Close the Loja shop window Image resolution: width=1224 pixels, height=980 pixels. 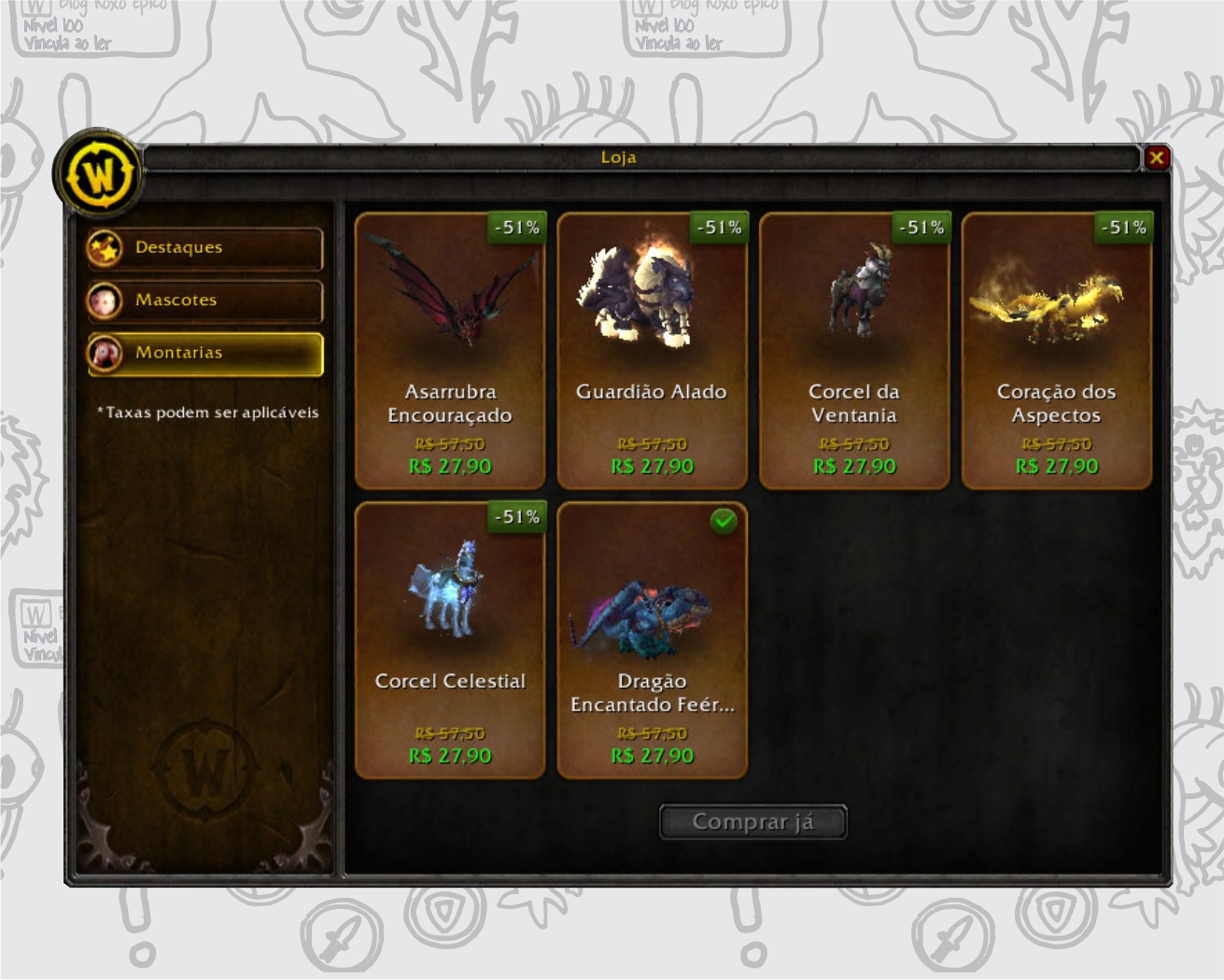pos(1157,158)
